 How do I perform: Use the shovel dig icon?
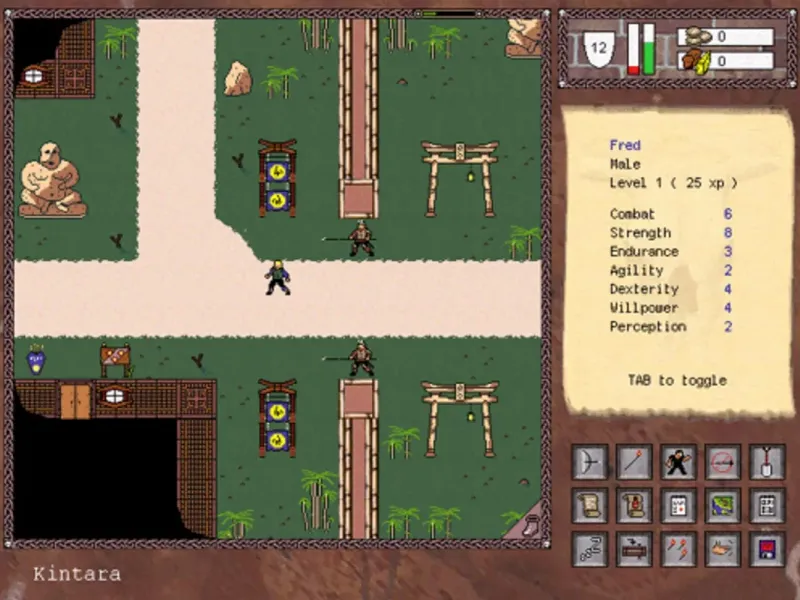tap(766, 462)
